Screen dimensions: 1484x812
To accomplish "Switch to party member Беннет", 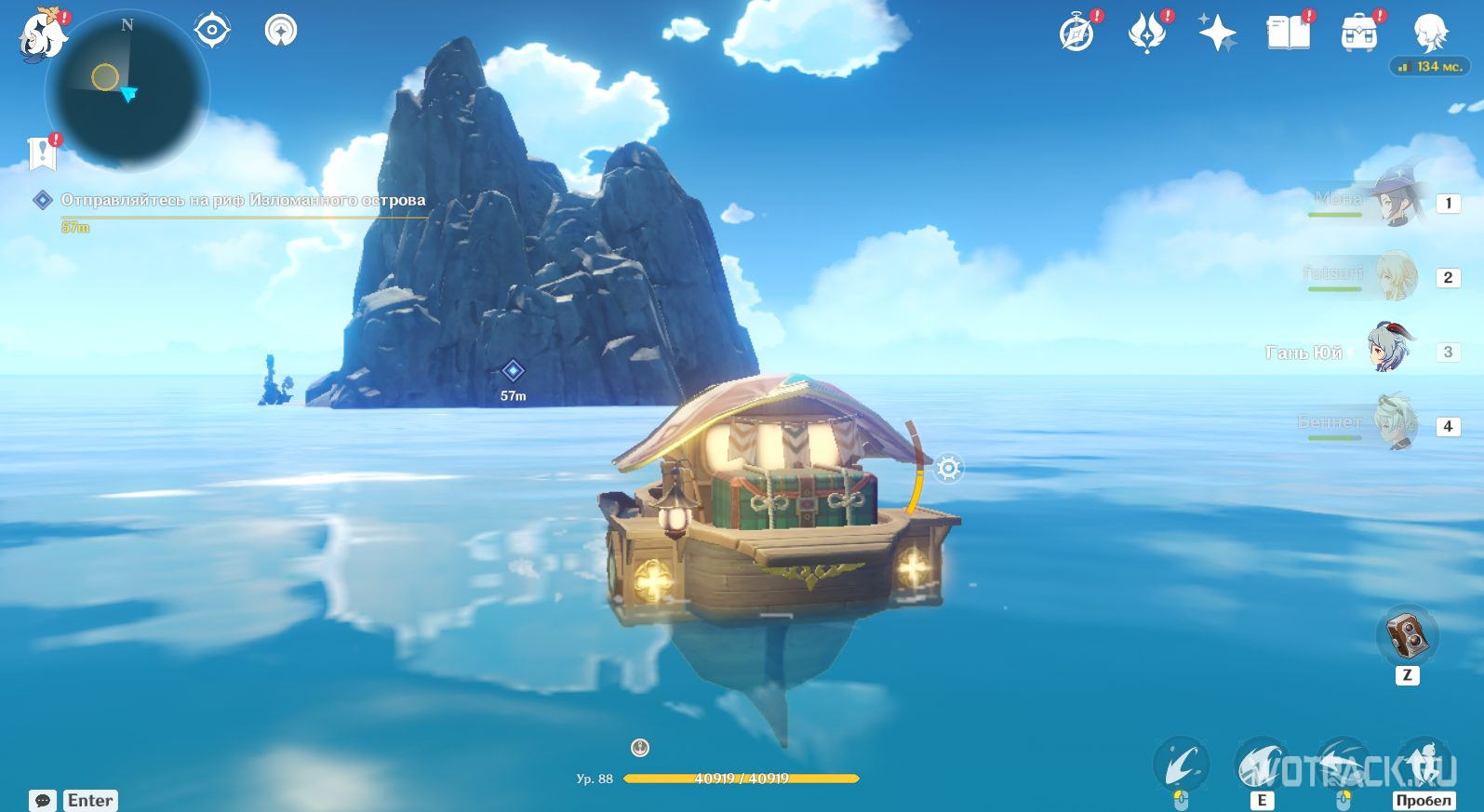I will (1395, 425).
